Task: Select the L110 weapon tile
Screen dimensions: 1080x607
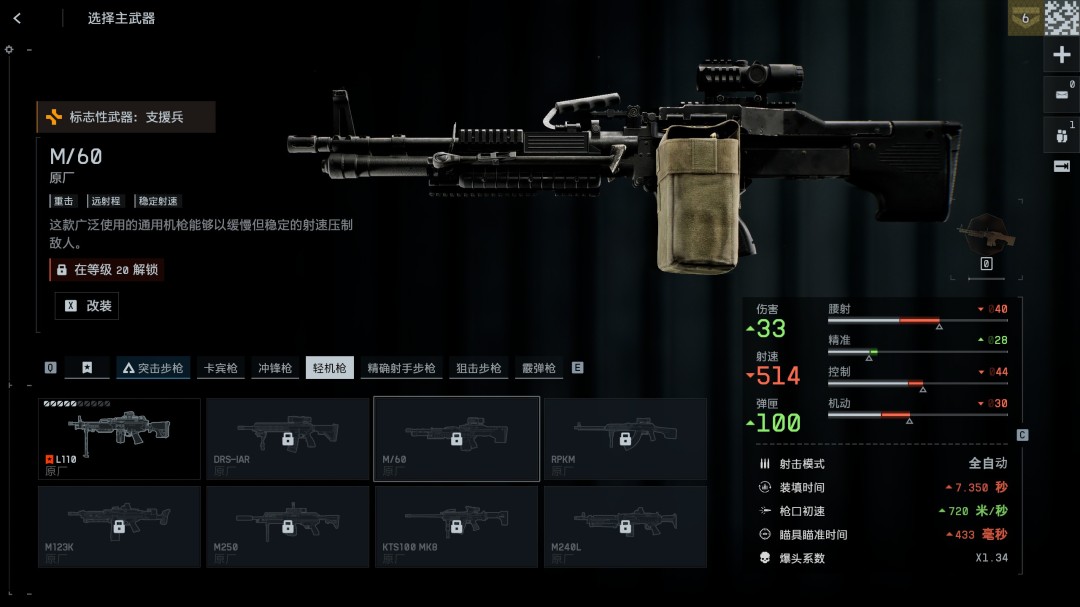Action: [119, 438]
